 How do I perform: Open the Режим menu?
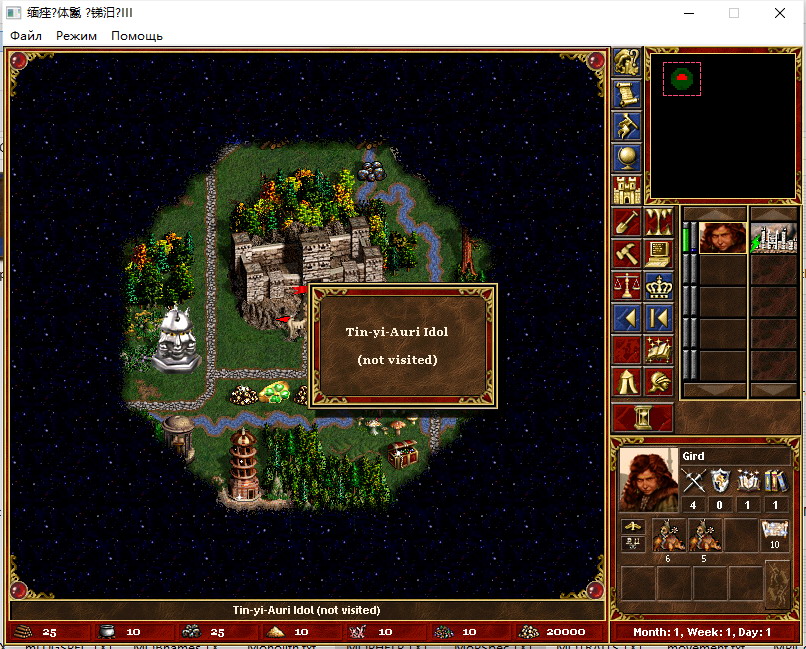(77, 36)
